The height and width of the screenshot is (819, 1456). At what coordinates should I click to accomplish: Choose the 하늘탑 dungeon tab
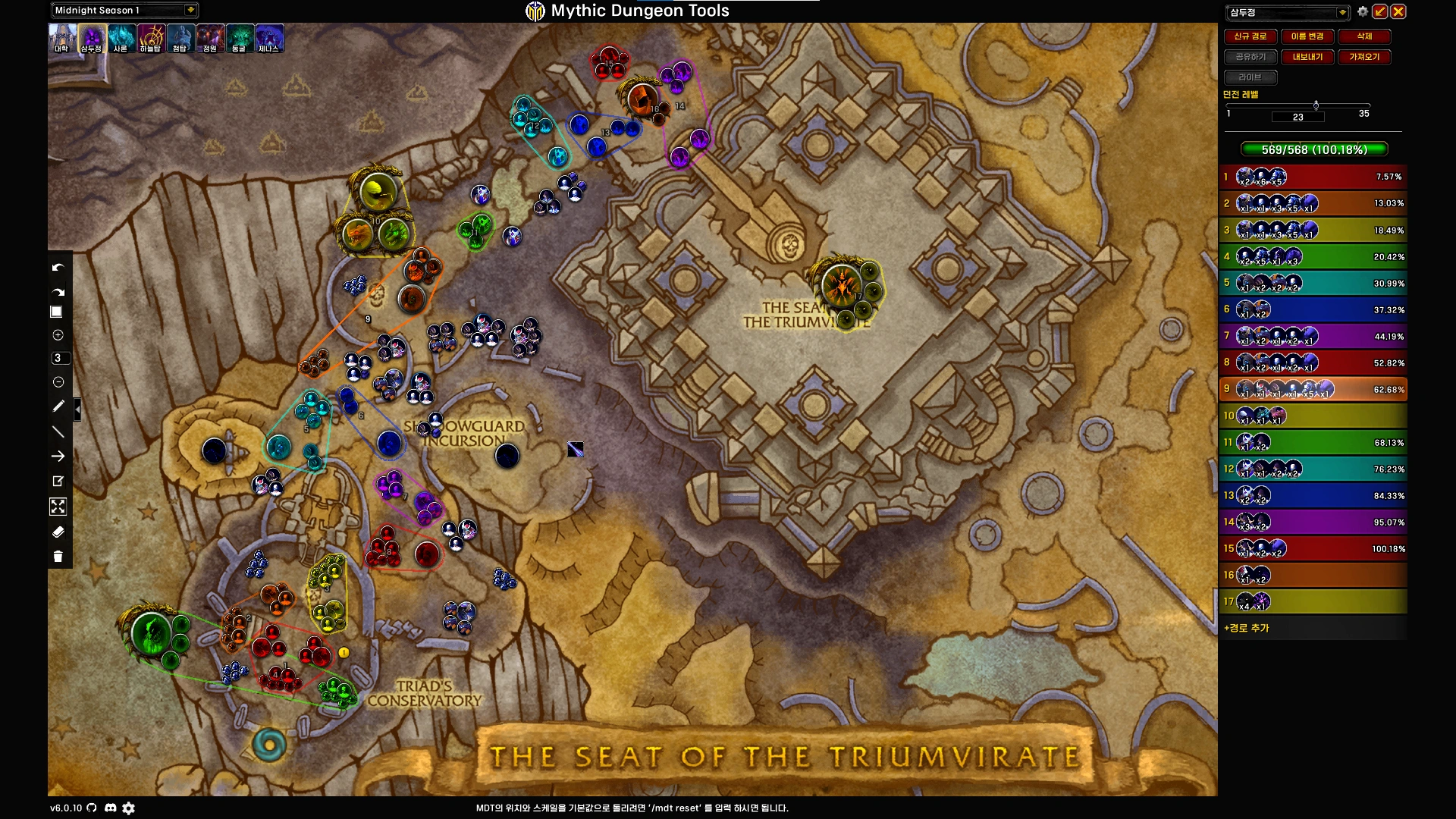tap(150, 38)
